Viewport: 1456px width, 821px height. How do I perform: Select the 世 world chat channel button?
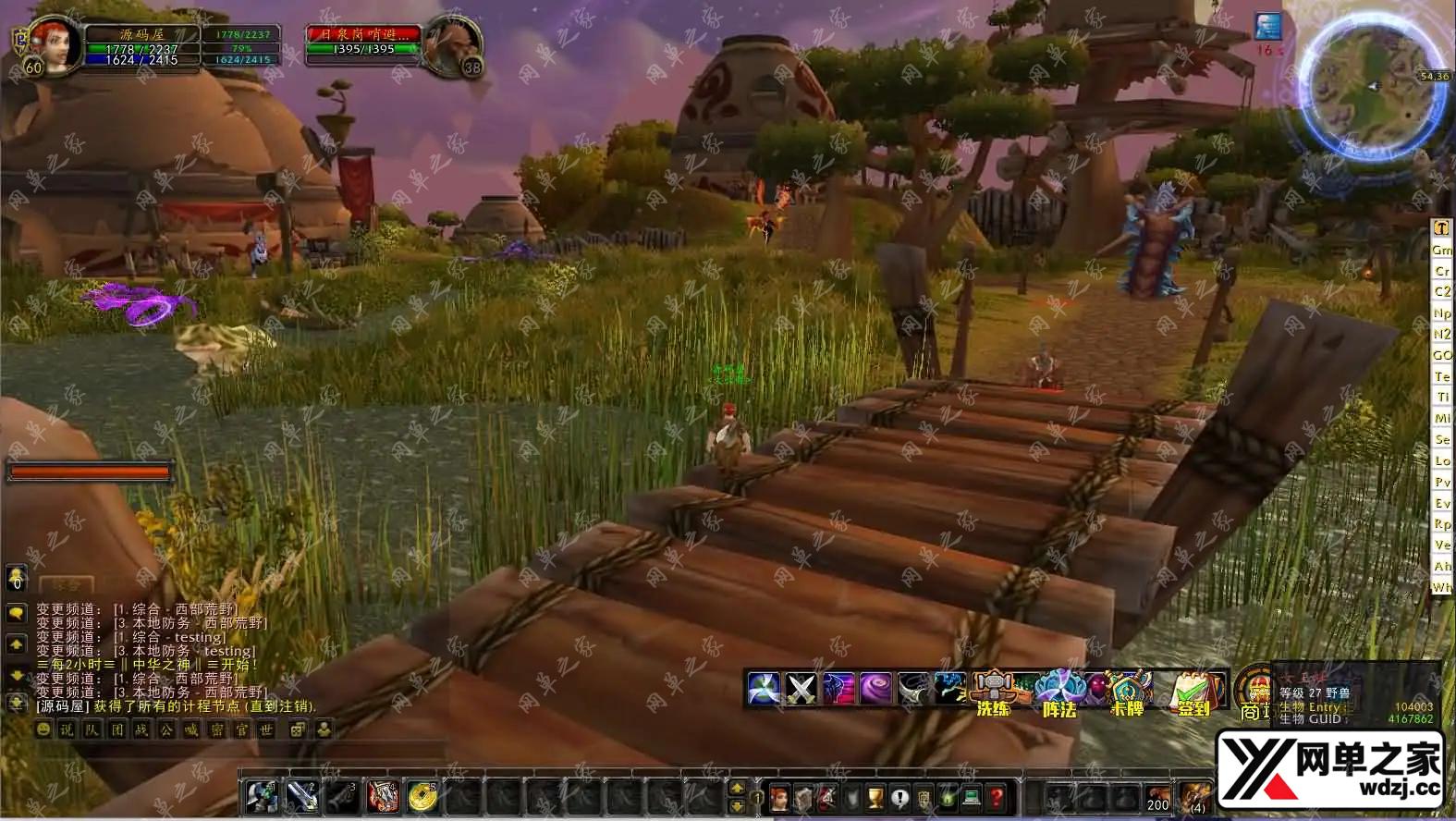pyautogui.click(x=265, y=729)
